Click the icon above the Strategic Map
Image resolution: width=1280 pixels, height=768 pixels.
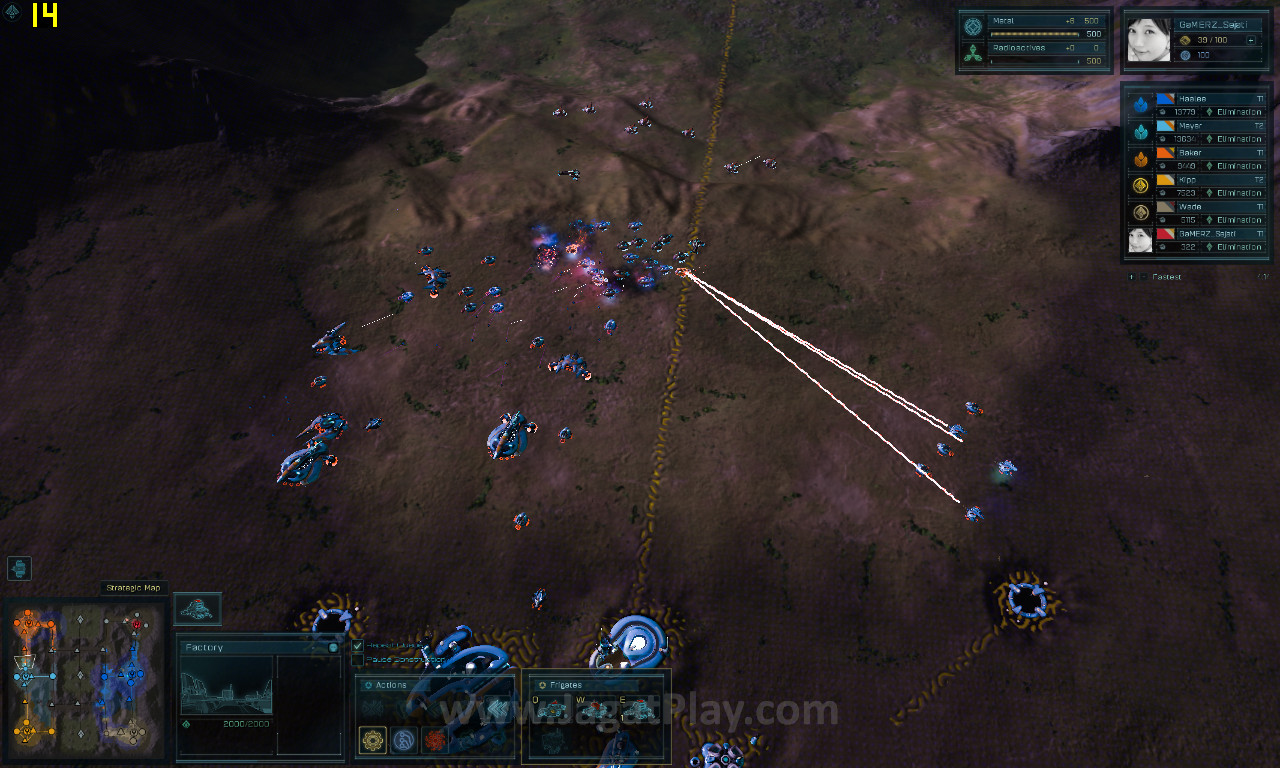(19, 569)
